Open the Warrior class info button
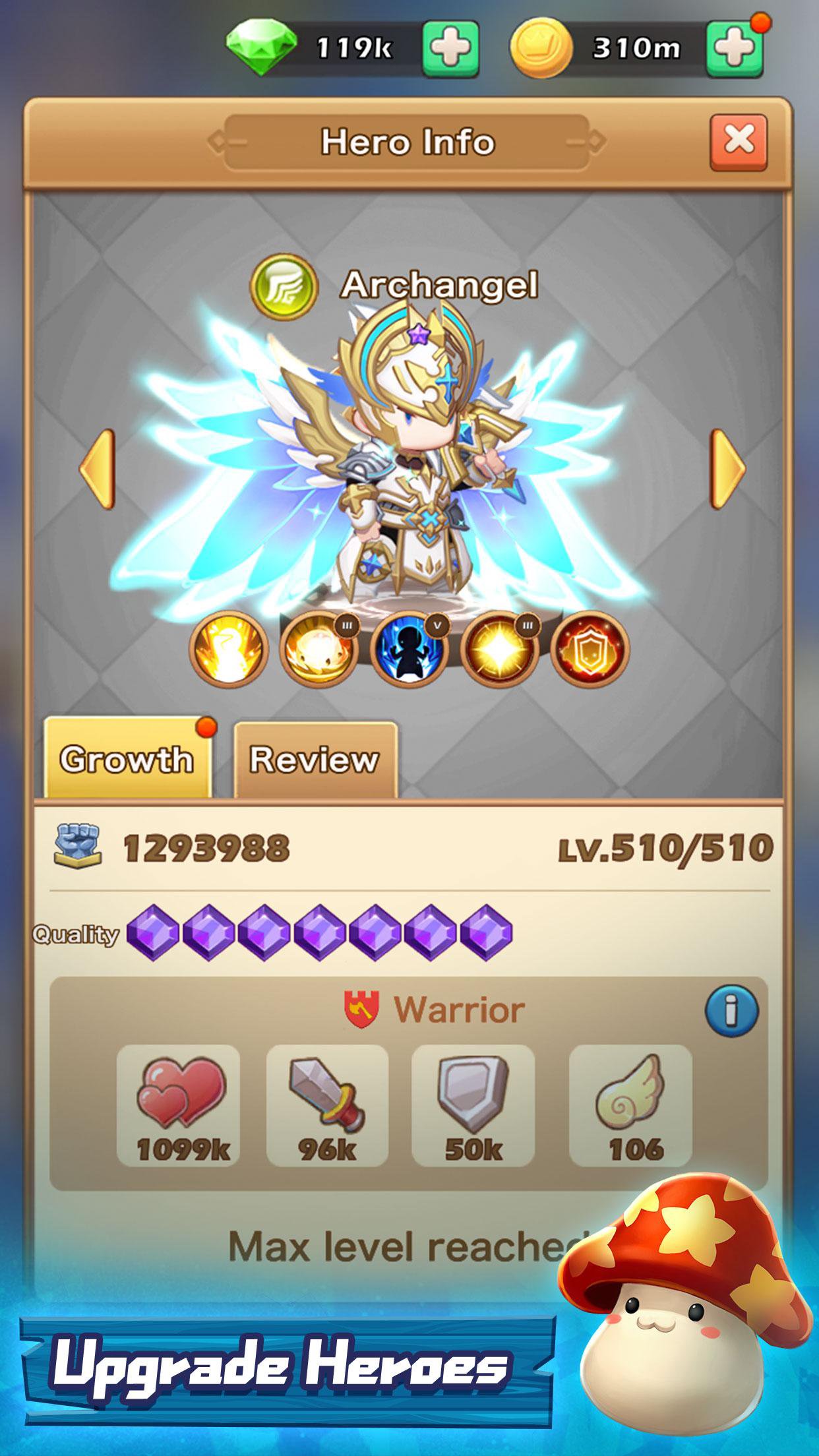819x1456 pixels. pos(732,1010)
